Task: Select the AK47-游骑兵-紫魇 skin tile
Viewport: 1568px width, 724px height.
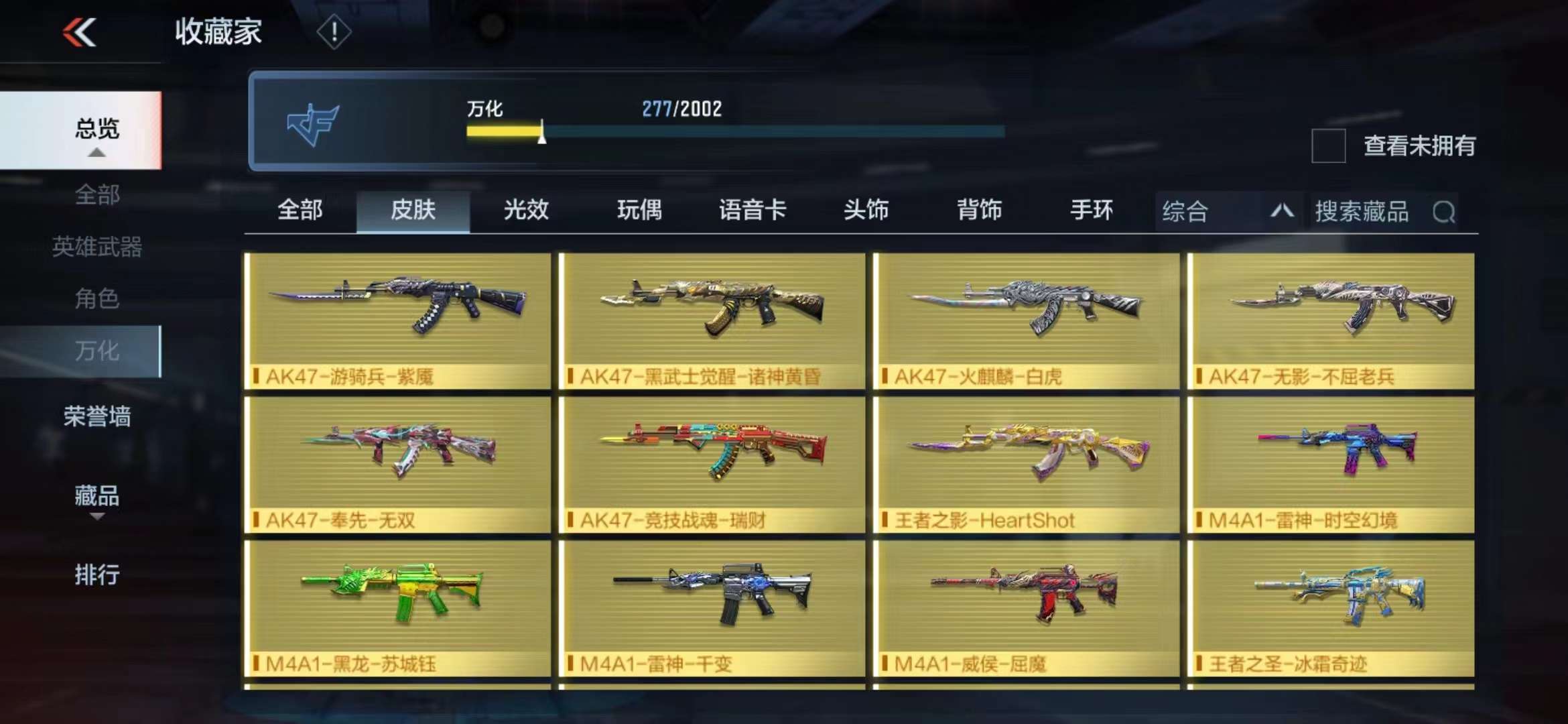Action: [398, 320]
